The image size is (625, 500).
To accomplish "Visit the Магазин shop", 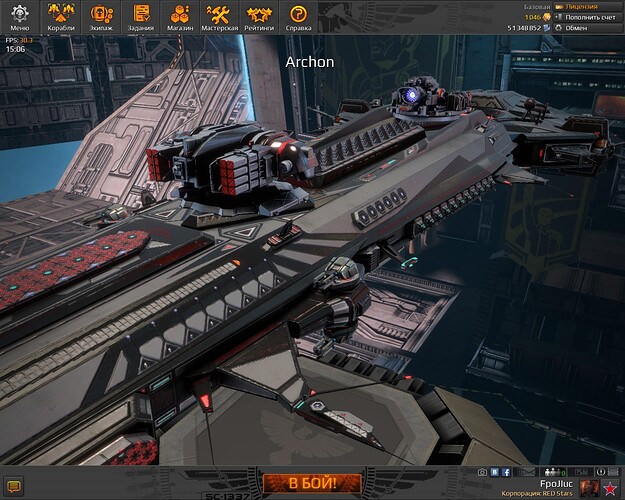I will tap(181, 16).
